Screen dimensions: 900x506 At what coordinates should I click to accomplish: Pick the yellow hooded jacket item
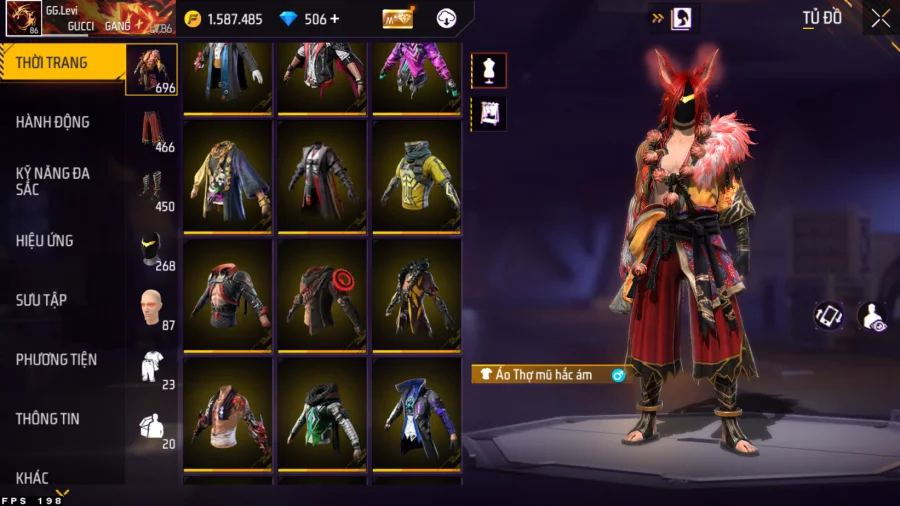point(417,177)
